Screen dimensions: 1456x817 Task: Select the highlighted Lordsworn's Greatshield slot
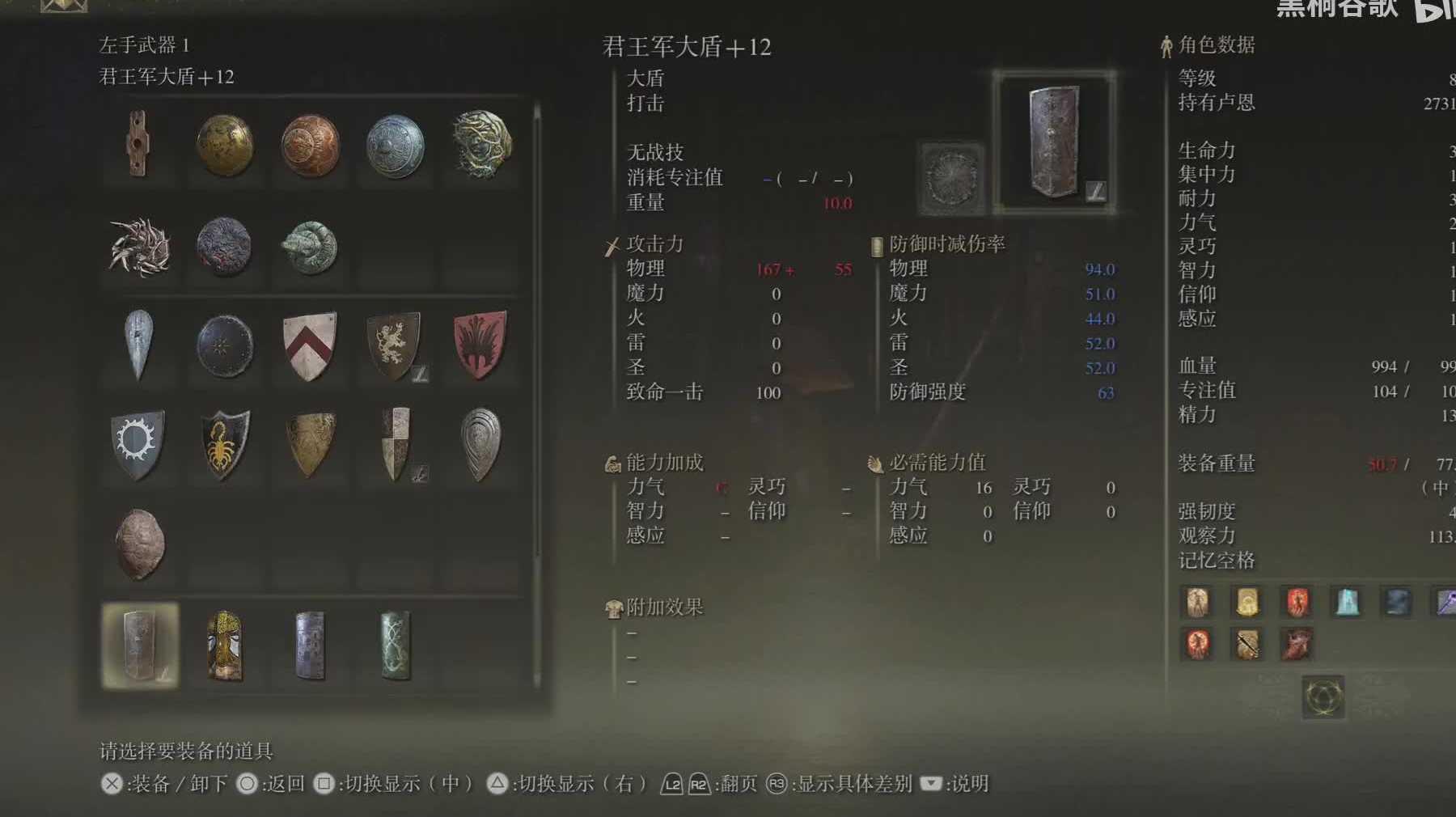[140, 646]
